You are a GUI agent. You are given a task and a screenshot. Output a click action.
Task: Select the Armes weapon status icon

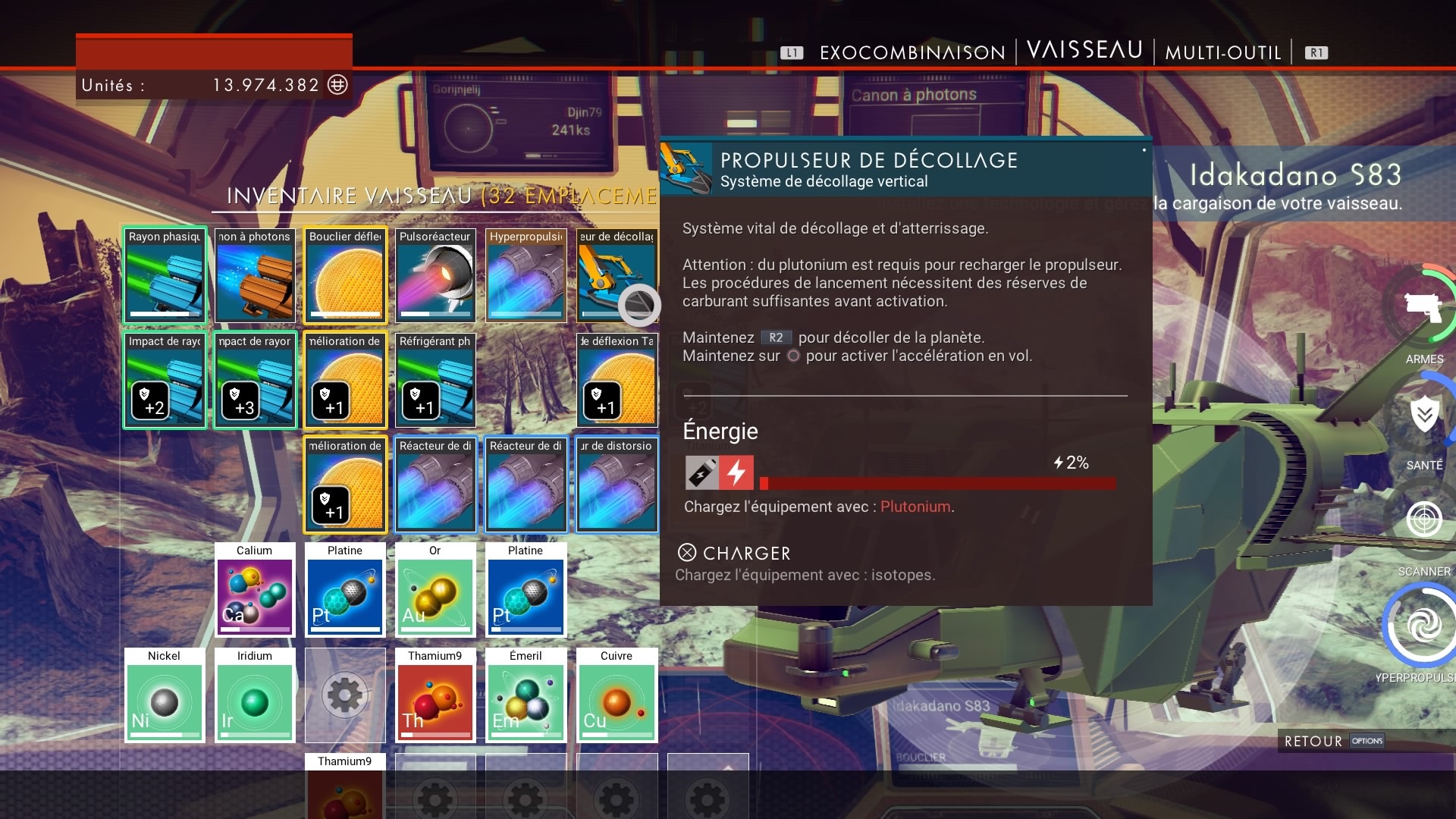click(1423, 309)
